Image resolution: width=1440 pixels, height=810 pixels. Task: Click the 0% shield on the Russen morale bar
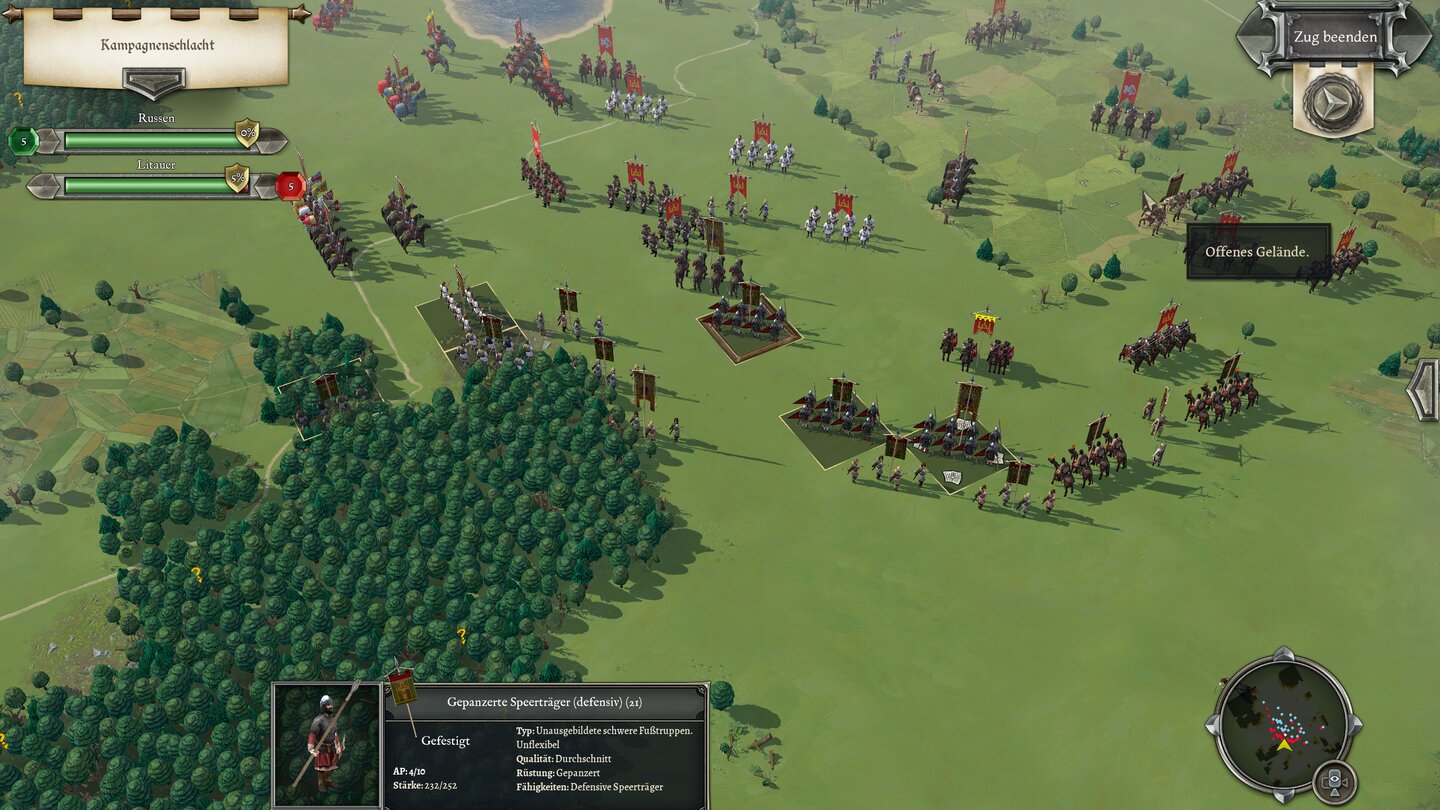click(248, 132)
